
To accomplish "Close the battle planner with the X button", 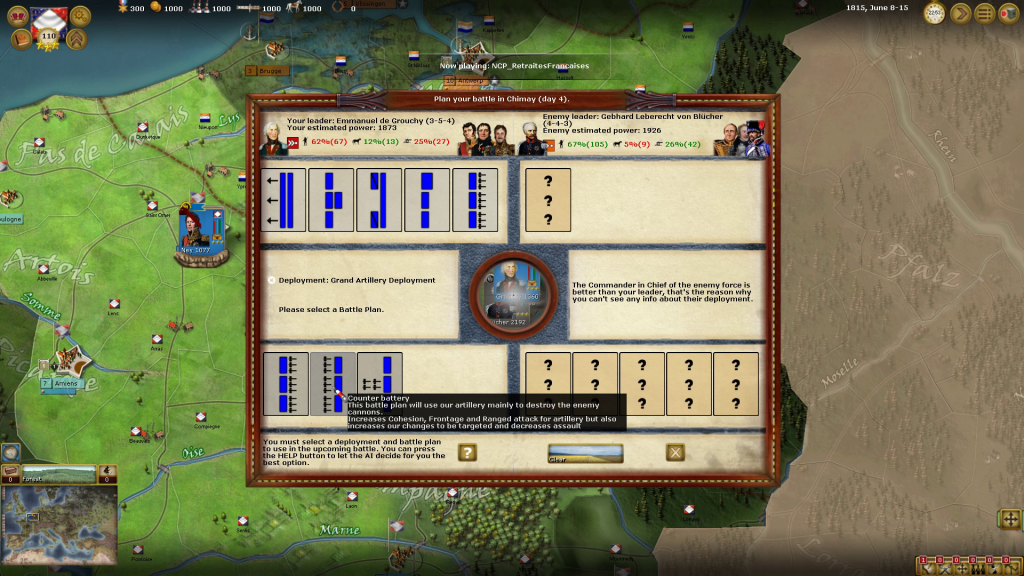I will 676,452.
